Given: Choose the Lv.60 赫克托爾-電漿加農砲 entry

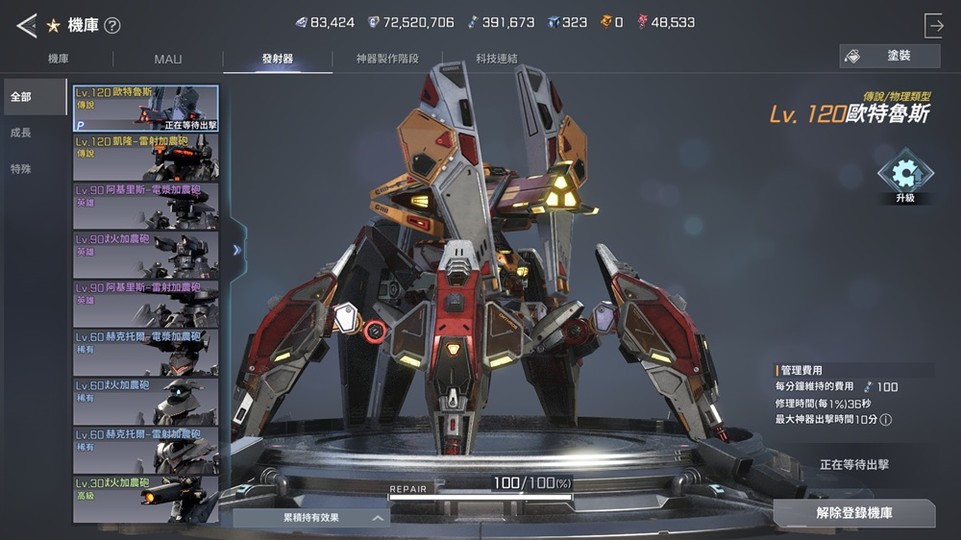Looking at the screenshot, I should pos(146,352).
